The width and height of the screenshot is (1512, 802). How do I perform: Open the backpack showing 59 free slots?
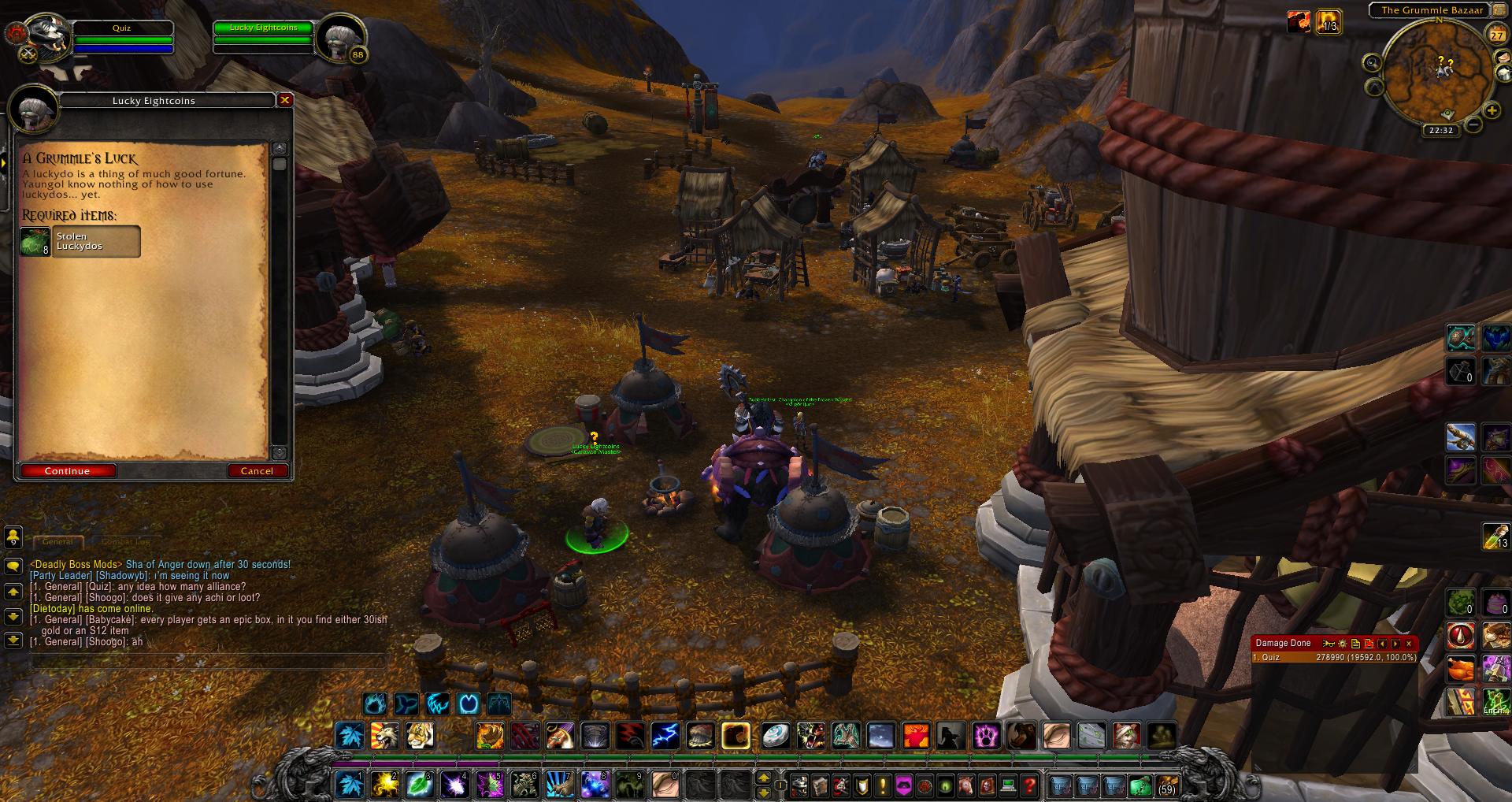[1165, 785]
